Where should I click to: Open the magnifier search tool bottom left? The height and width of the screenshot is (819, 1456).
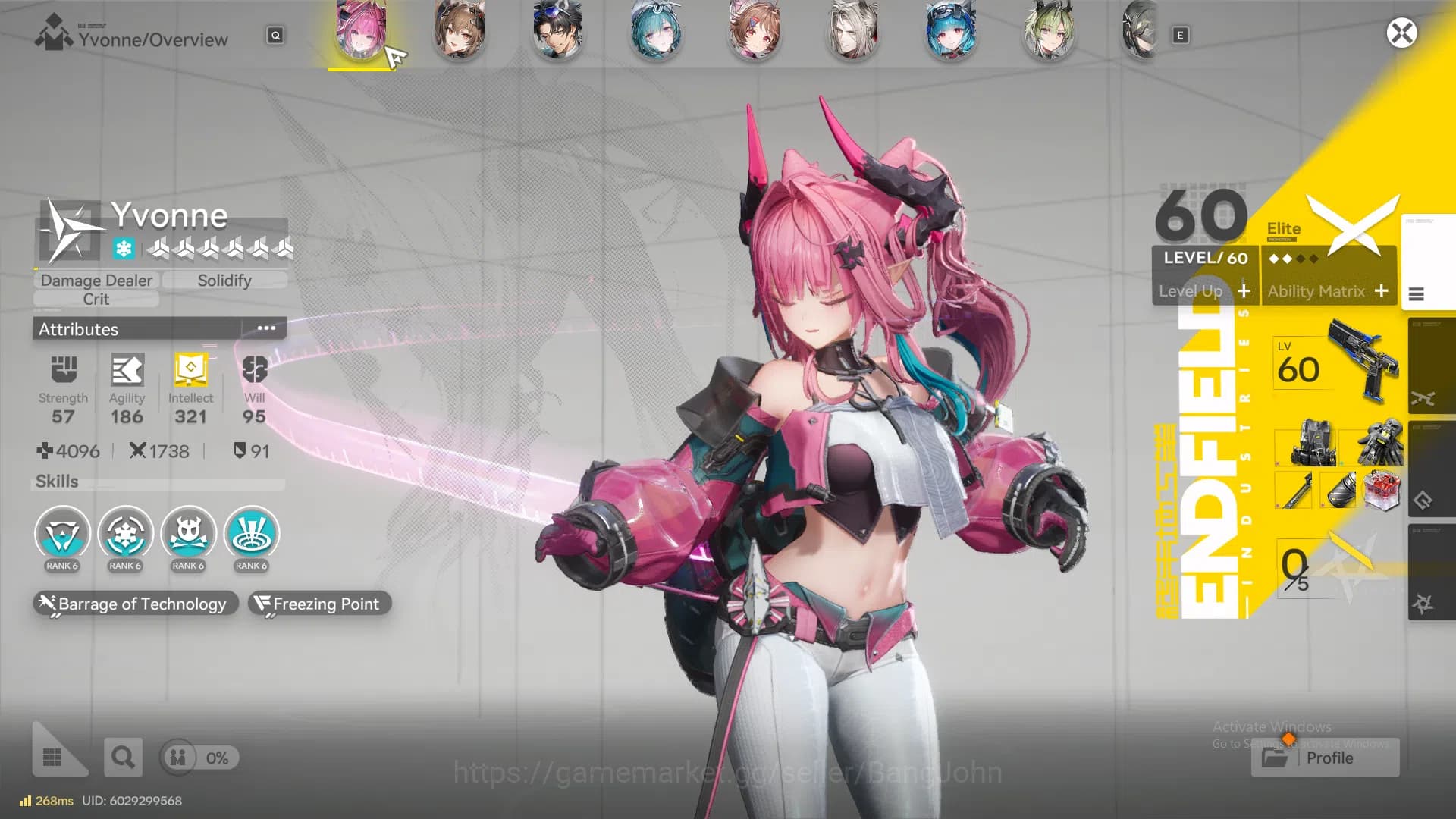123,757
